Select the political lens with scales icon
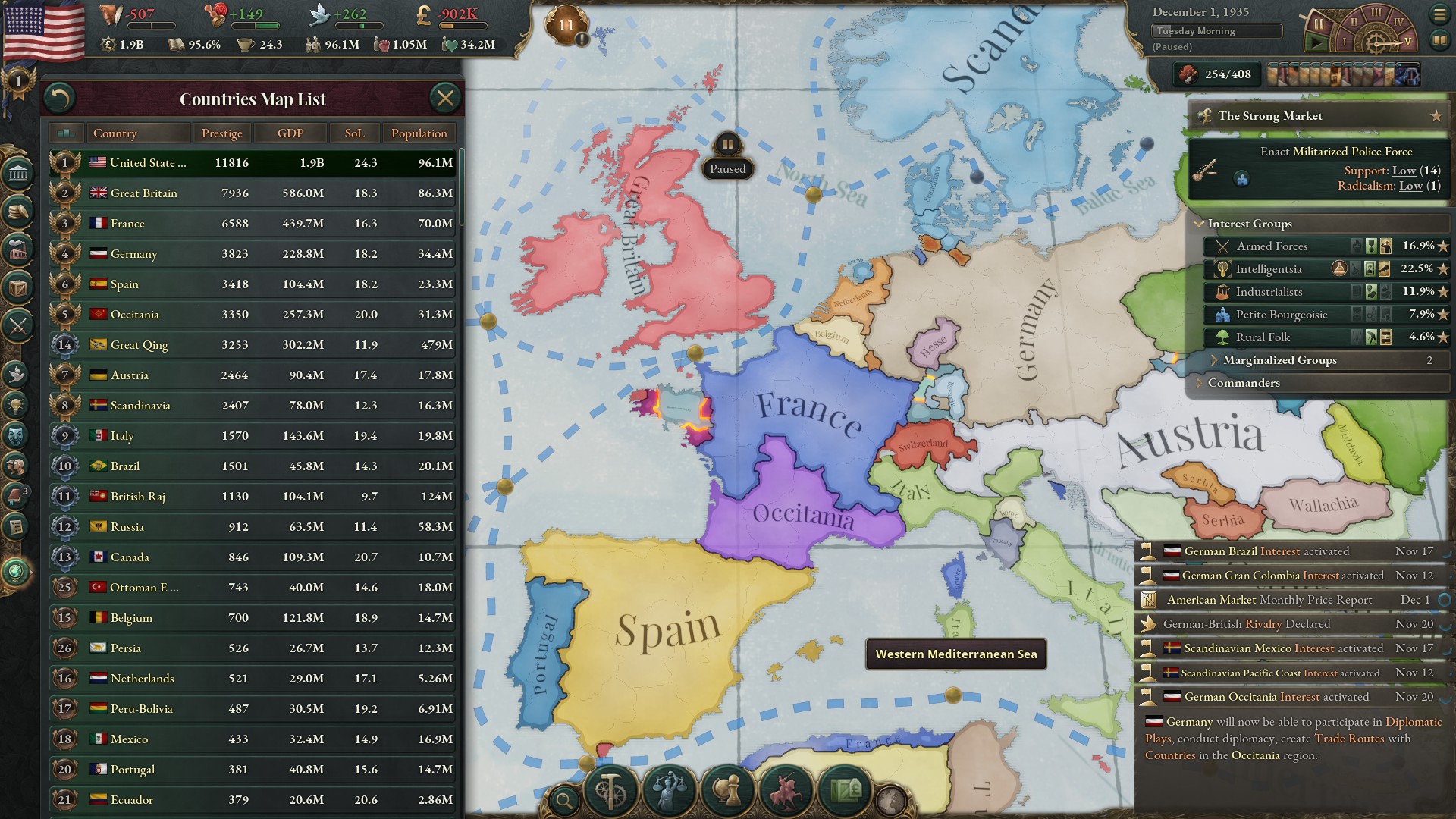1456x819 pixels. (x=670, y=792)
